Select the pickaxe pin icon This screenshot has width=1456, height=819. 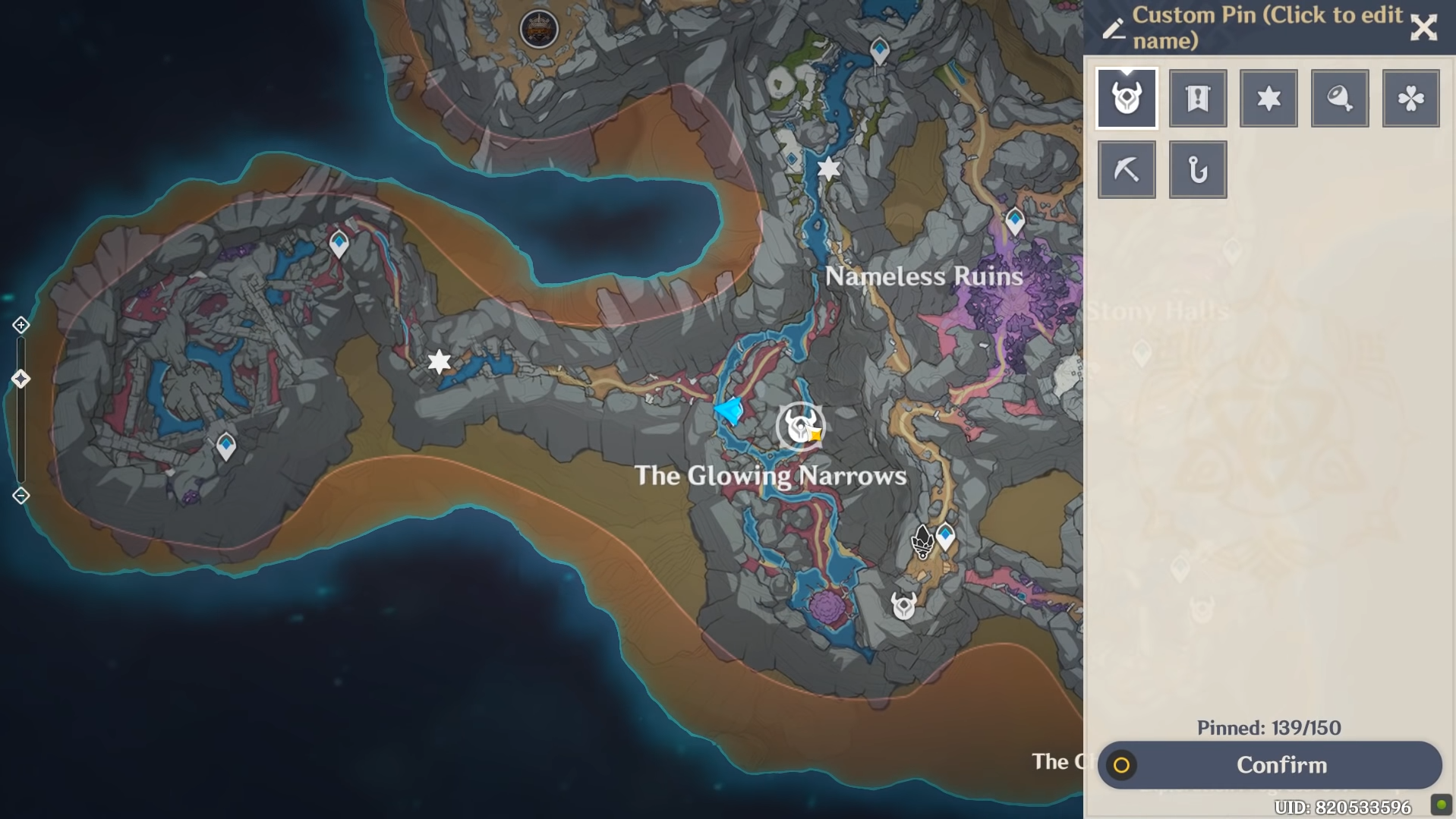click(1127, 170)
